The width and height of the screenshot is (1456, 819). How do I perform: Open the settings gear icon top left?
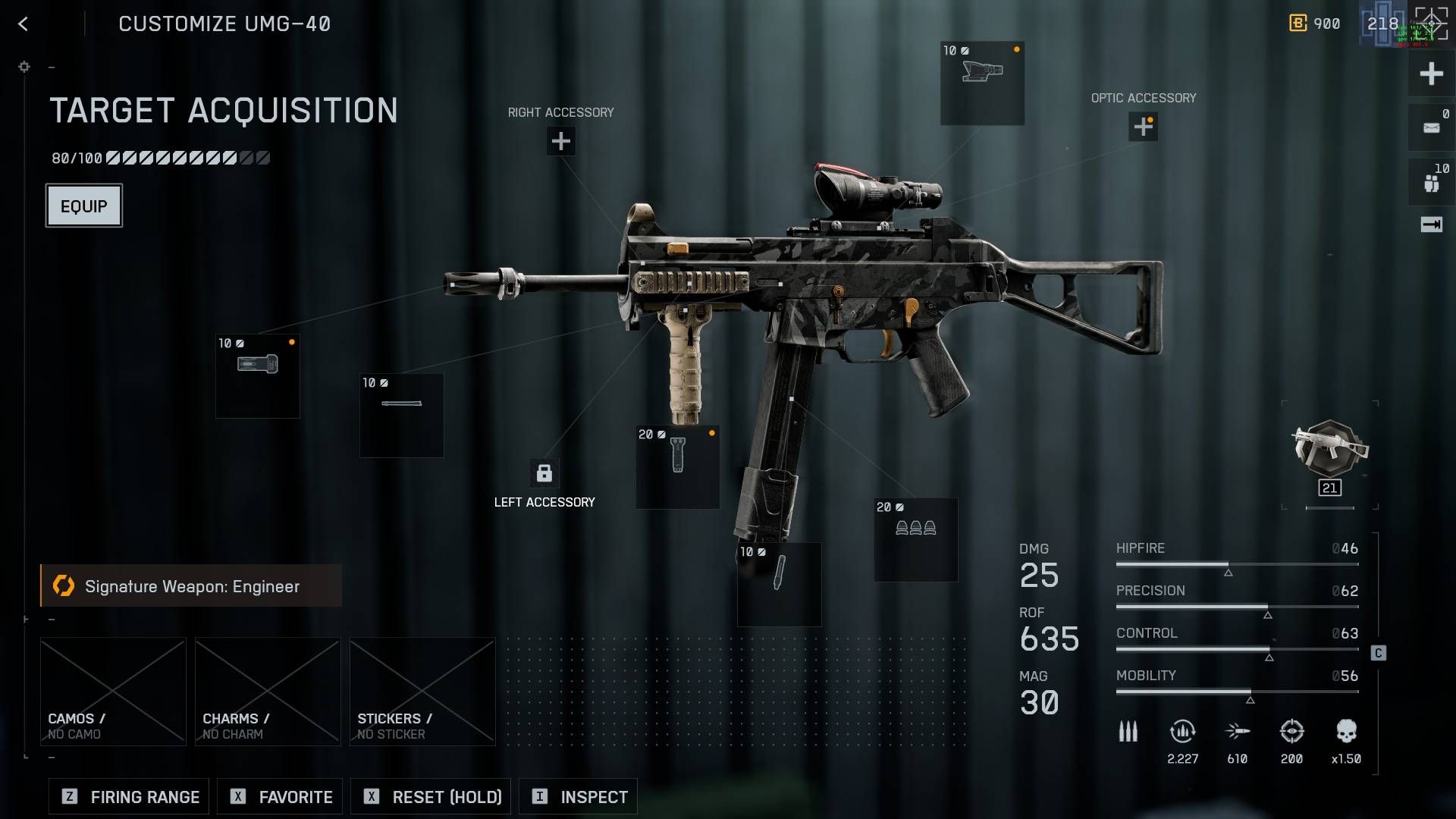coord(24,67)
